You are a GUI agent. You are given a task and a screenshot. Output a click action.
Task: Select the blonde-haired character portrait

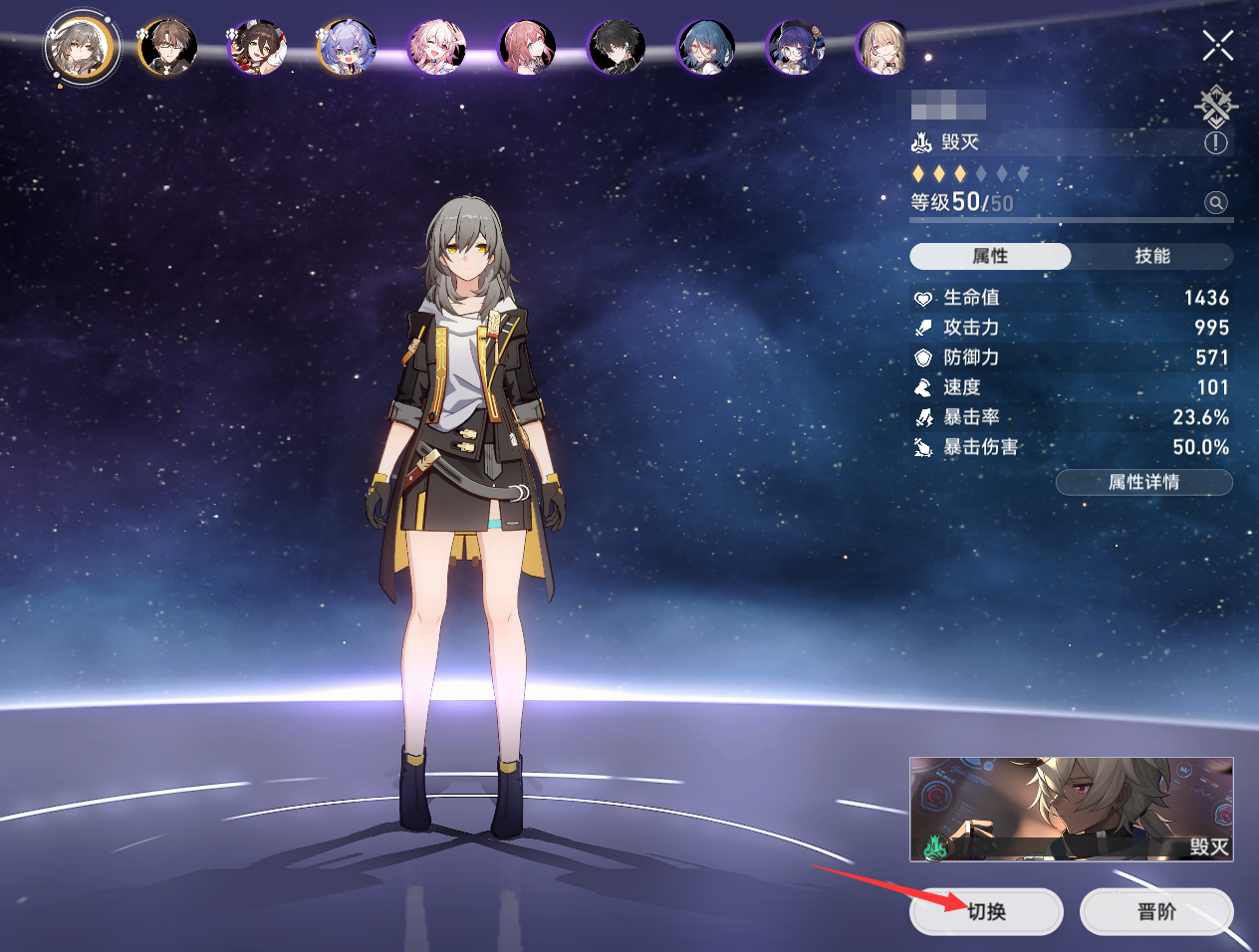pyautogui.click(x=882, y=47)
